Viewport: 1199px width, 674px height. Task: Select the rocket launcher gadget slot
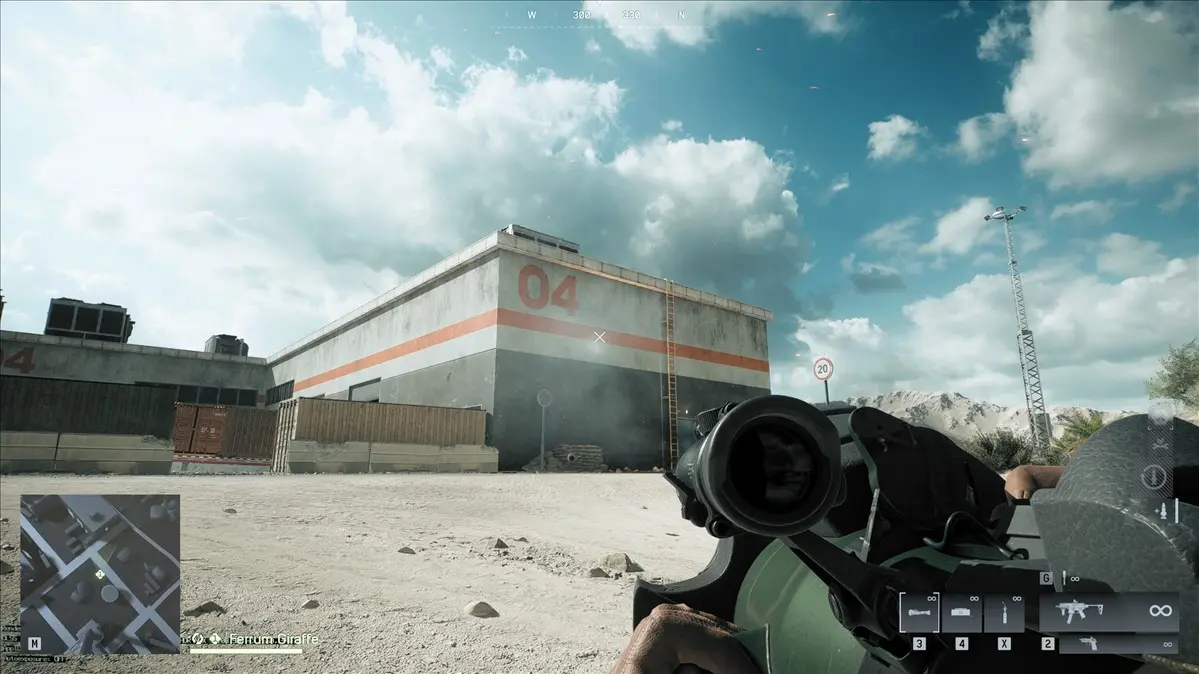pyautogui.click(x=918, y=612)
